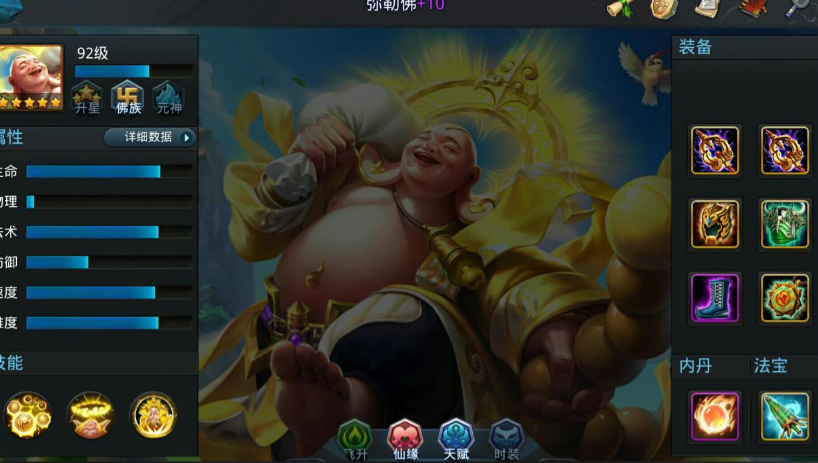Open the 详细数据 detailed stats panel
Screen dimensions: 818x463
pyautogui.click(x=151, y=138)
